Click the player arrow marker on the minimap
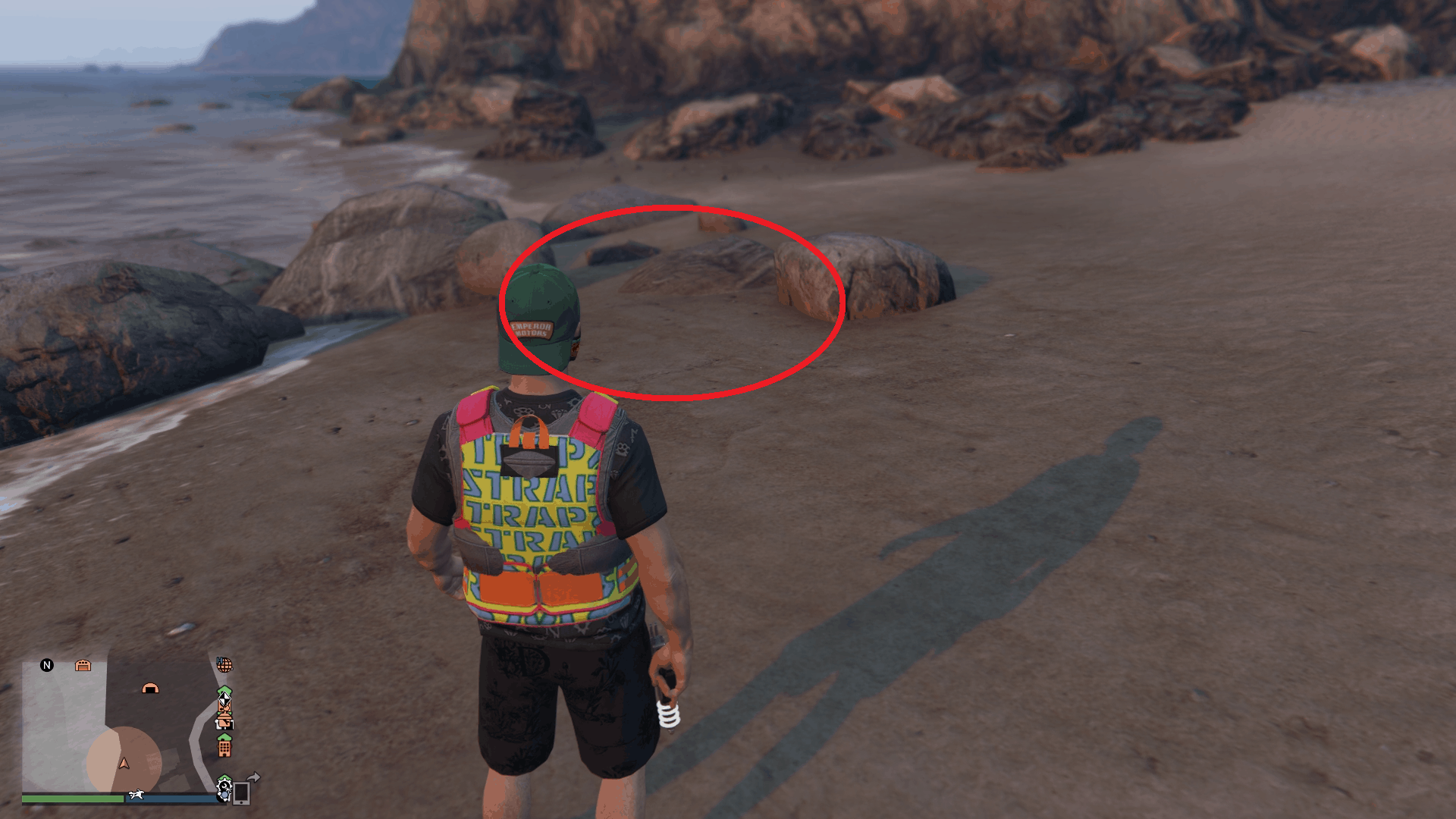Viewport: 1456px width, 819px height. tap(124, 764)
